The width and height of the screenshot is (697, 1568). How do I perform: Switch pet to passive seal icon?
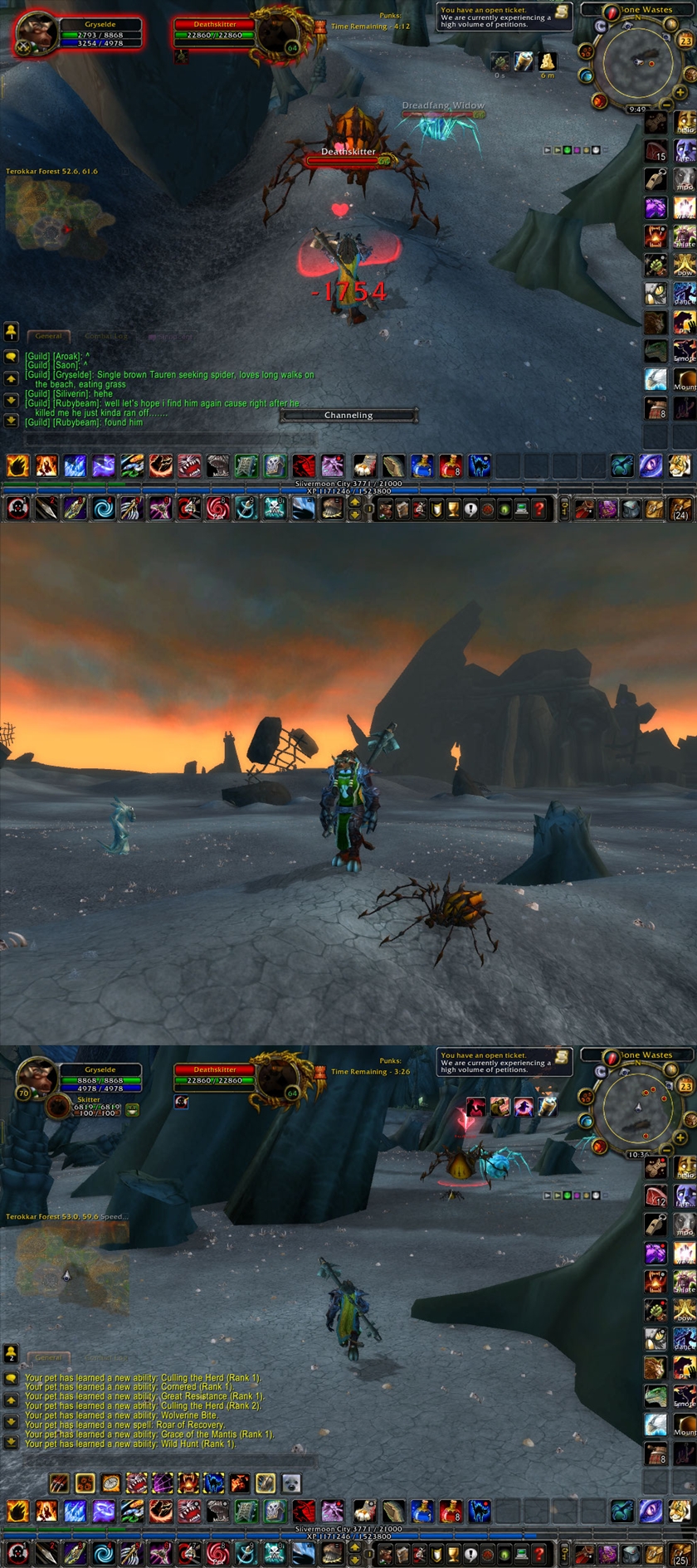point(291,1483)
